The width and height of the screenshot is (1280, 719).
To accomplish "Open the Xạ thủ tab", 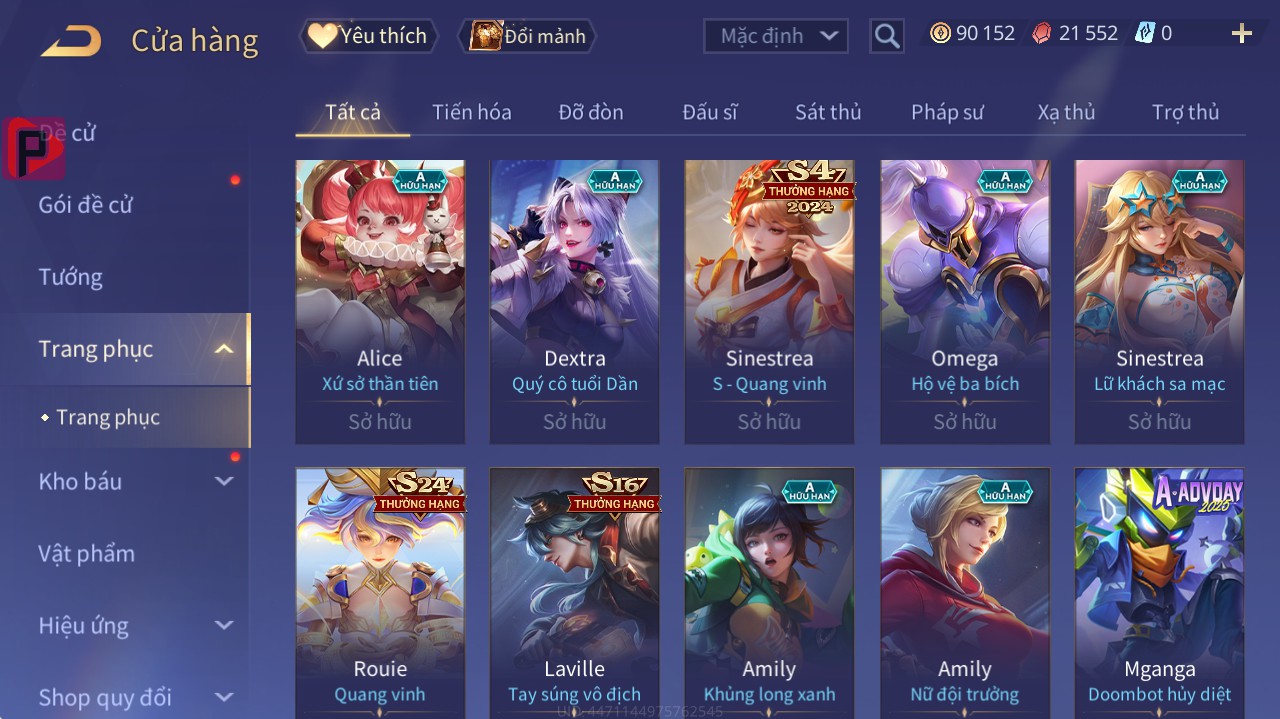I will tap(1066, 112).
